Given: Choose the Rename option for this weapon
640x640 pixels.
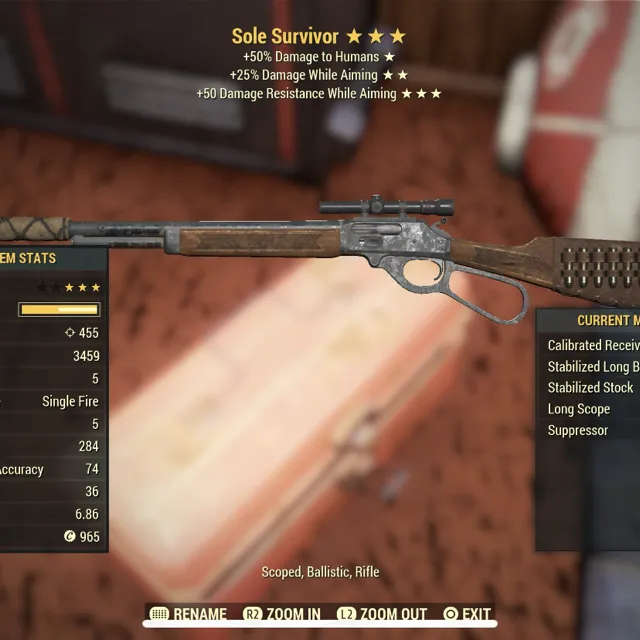Looking at the screenshot, I should 188,614.
